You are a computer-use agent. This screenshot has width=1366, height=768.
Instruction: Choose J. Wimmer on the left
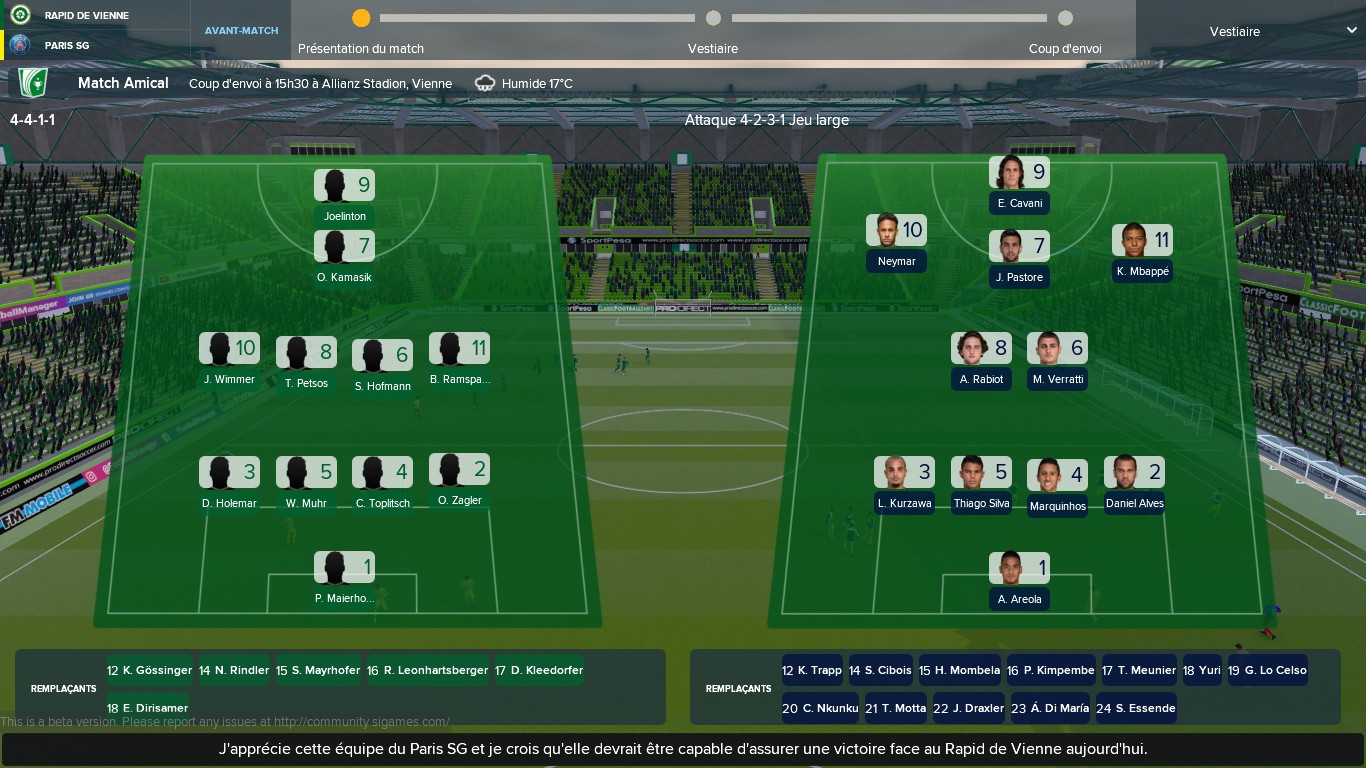click(229, 360)
